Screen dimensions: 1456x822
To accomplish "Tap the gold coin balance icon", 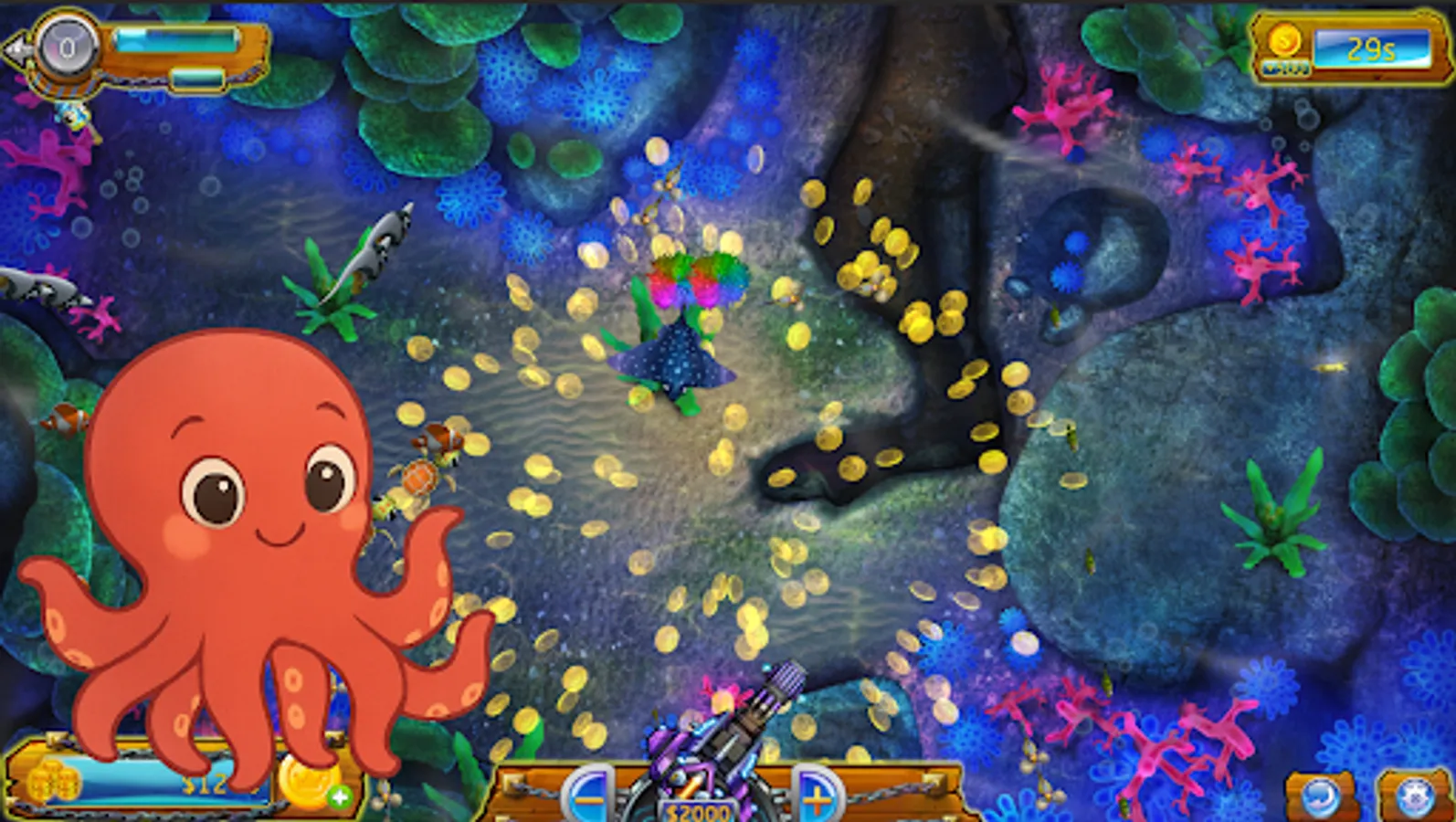I will [x=1283, y=41].
